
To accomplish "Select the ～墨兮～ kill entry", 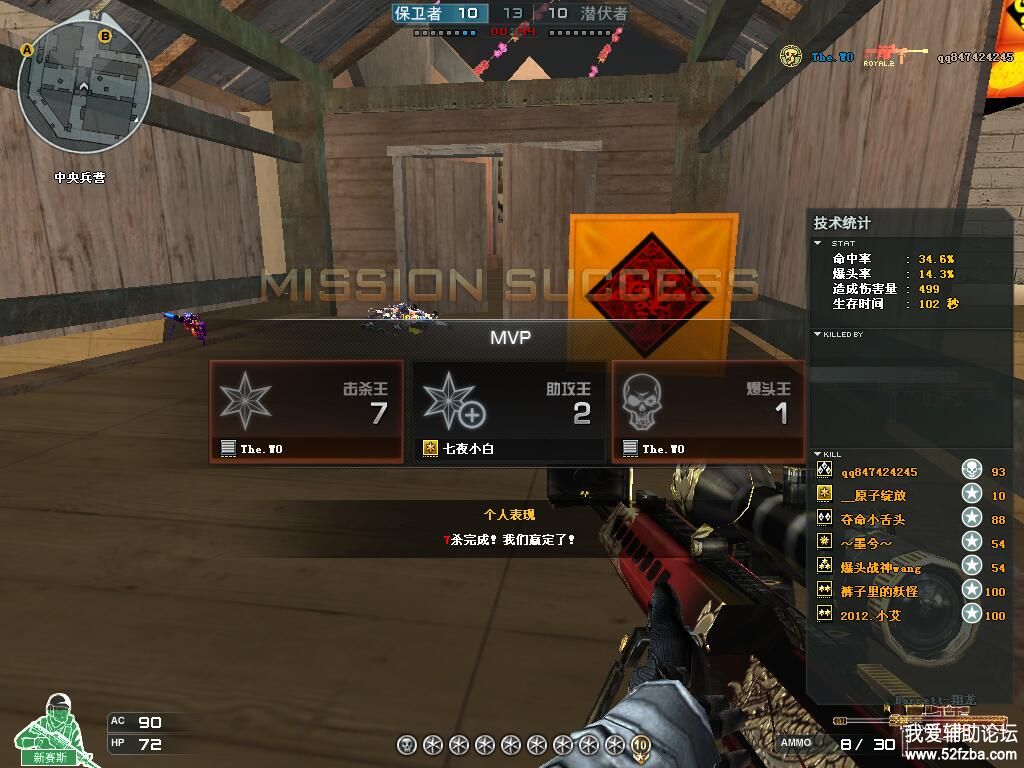I will point(867,542).
